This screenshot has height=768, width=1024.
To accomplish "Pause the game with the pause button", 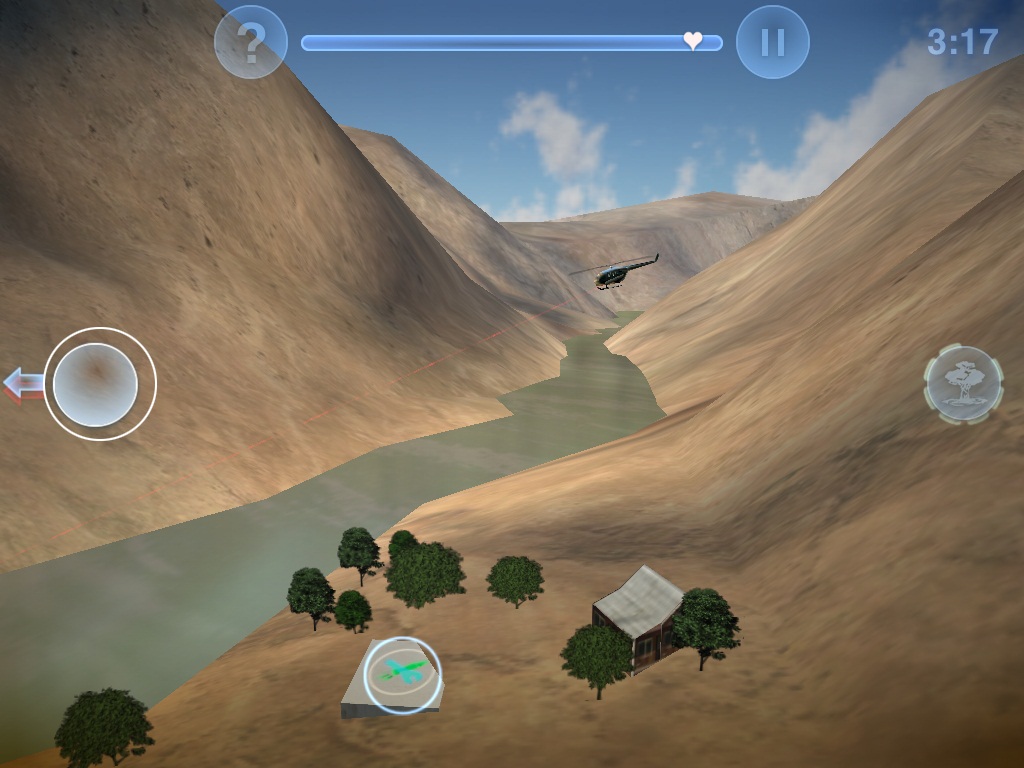I will pos(772,42).
